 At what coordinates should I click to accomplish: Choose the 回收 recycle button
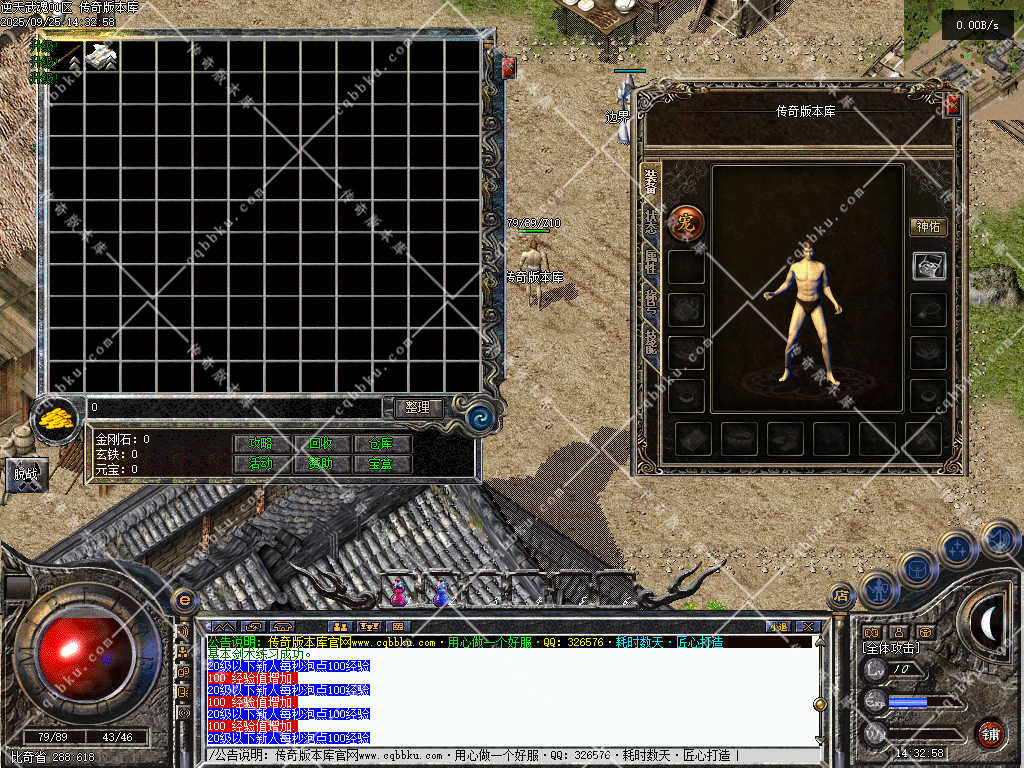(321, 443)
